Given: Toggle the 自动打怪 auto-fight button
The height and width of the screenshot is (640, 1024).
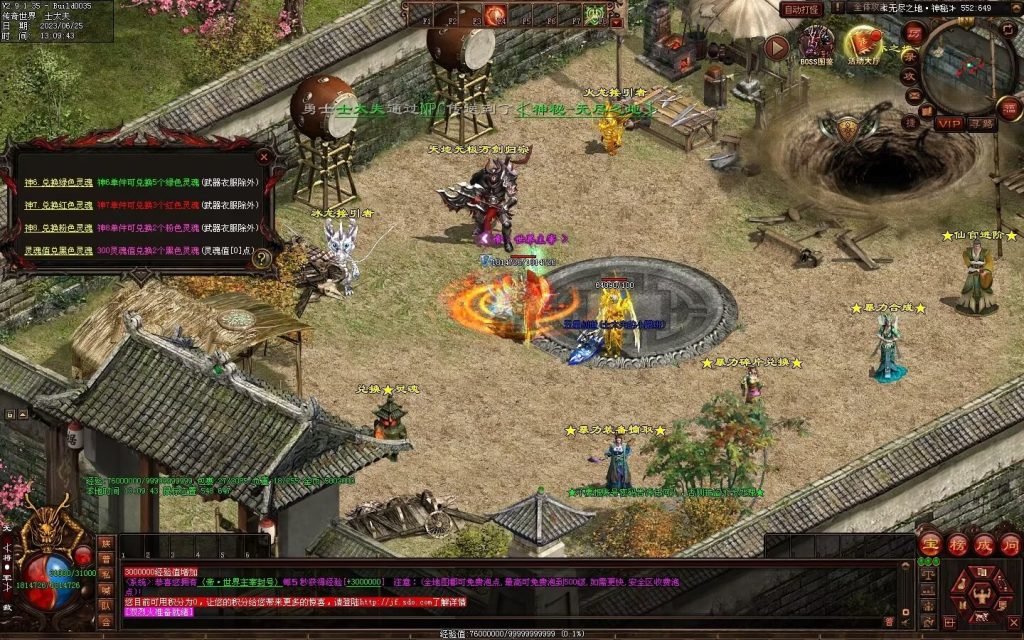Looking at the screenshot, I should pos(803,9).
